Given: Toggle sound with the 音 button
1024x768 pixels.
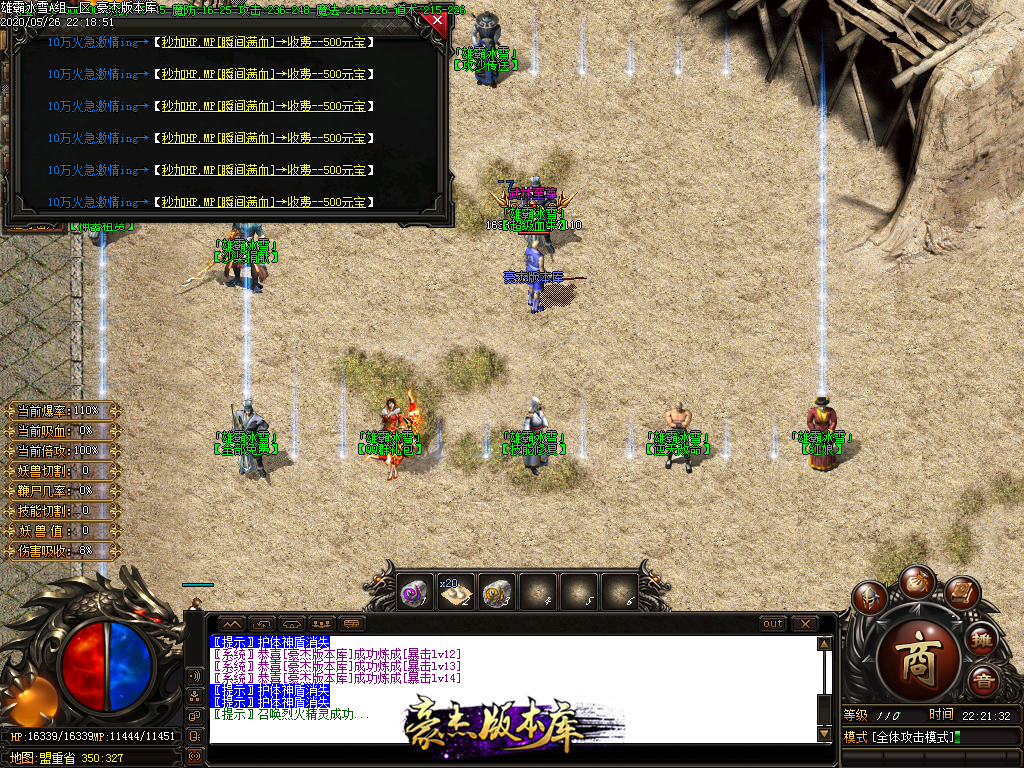Looking at the screenshot, I should [983, 680].
